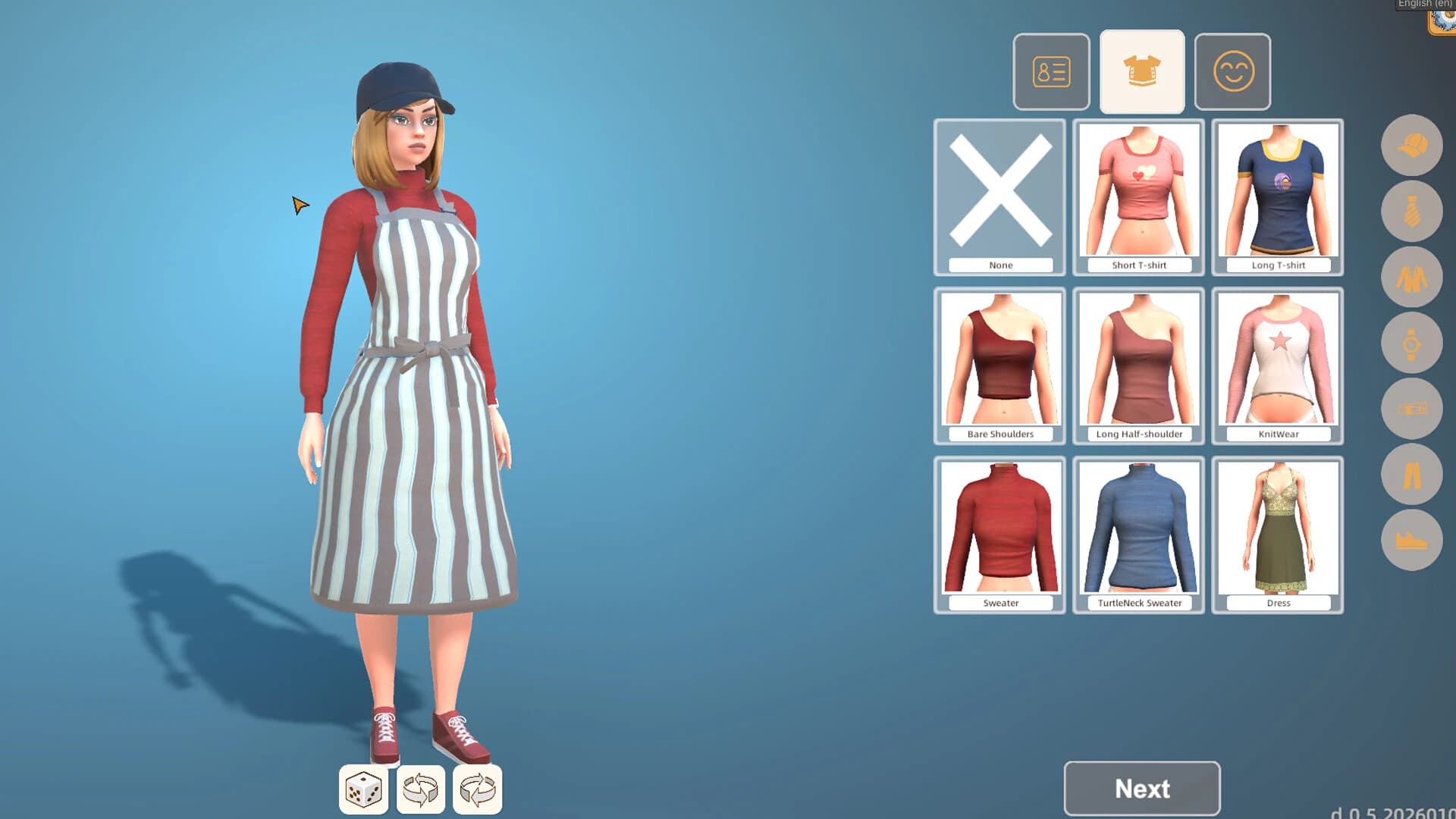Image resolution: width=1456 pixels, height=819 pixels.
Task: Rotate the character right
Action: click(476, 789)
